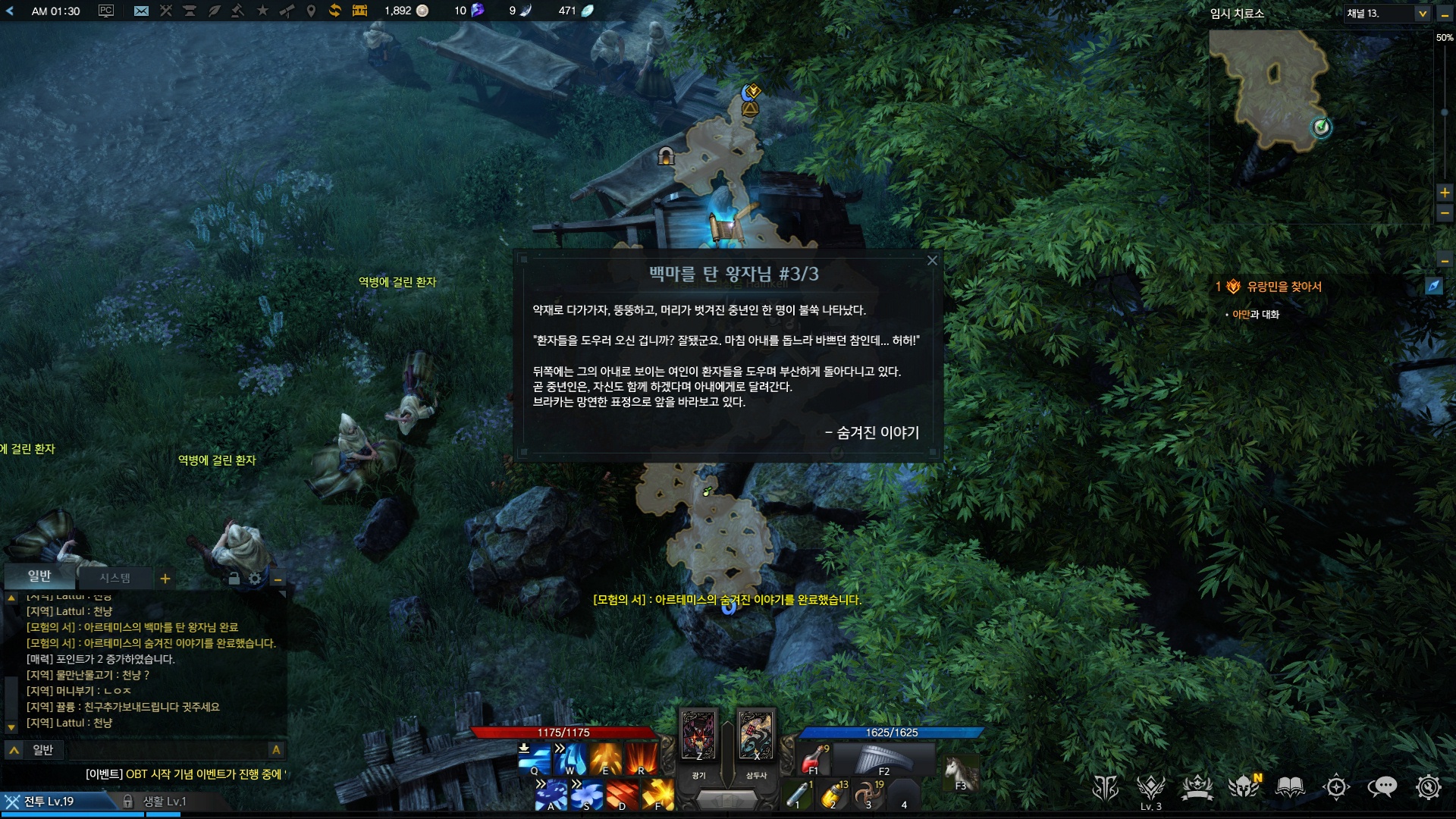Close the 백마를 탄 왕자님 story popup
The width and height of the screenshot is (1456, 819).
(932, 261)
